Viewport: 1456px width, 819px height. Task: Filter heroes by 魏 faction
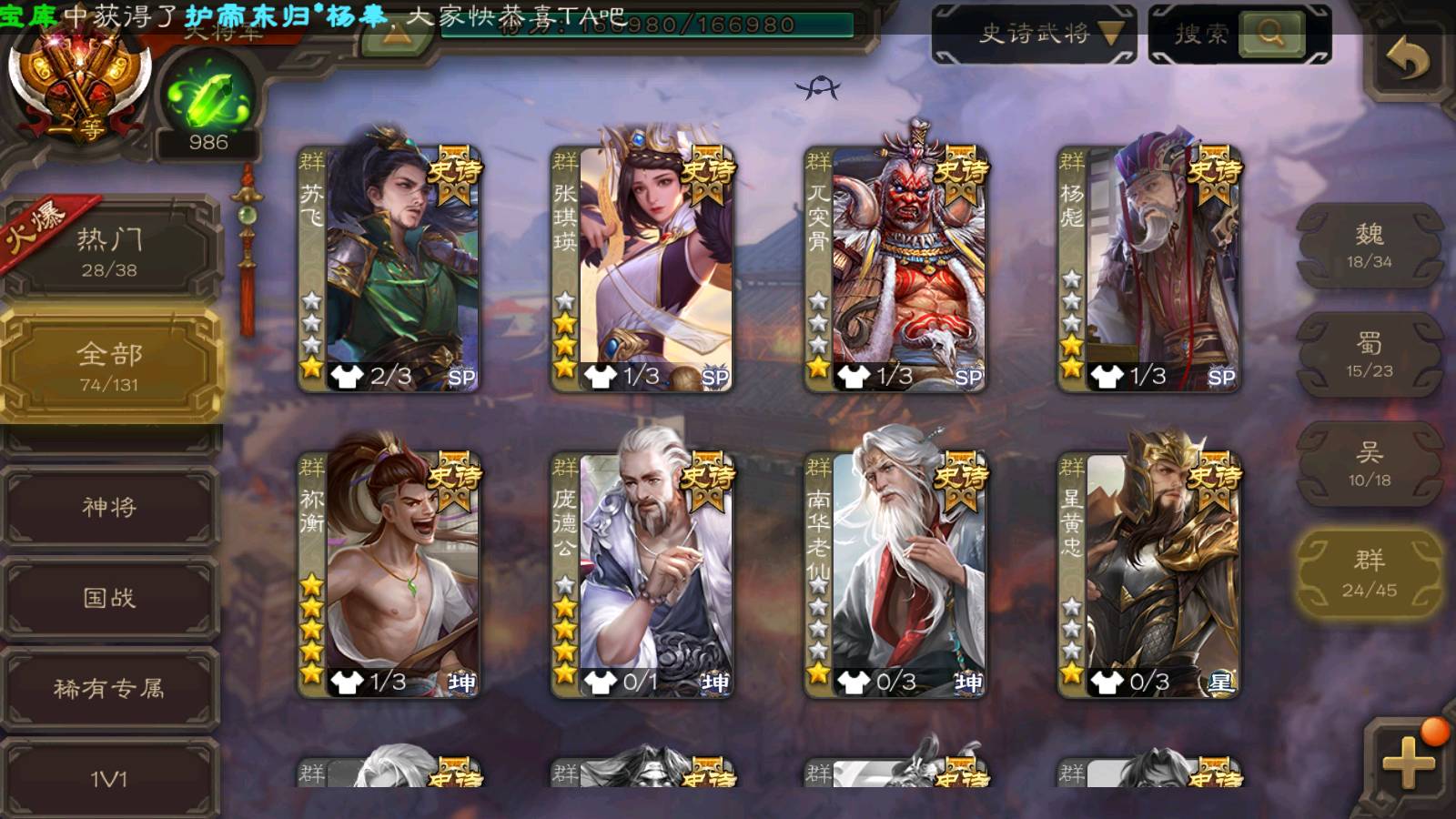click(x=1369, y=246)
